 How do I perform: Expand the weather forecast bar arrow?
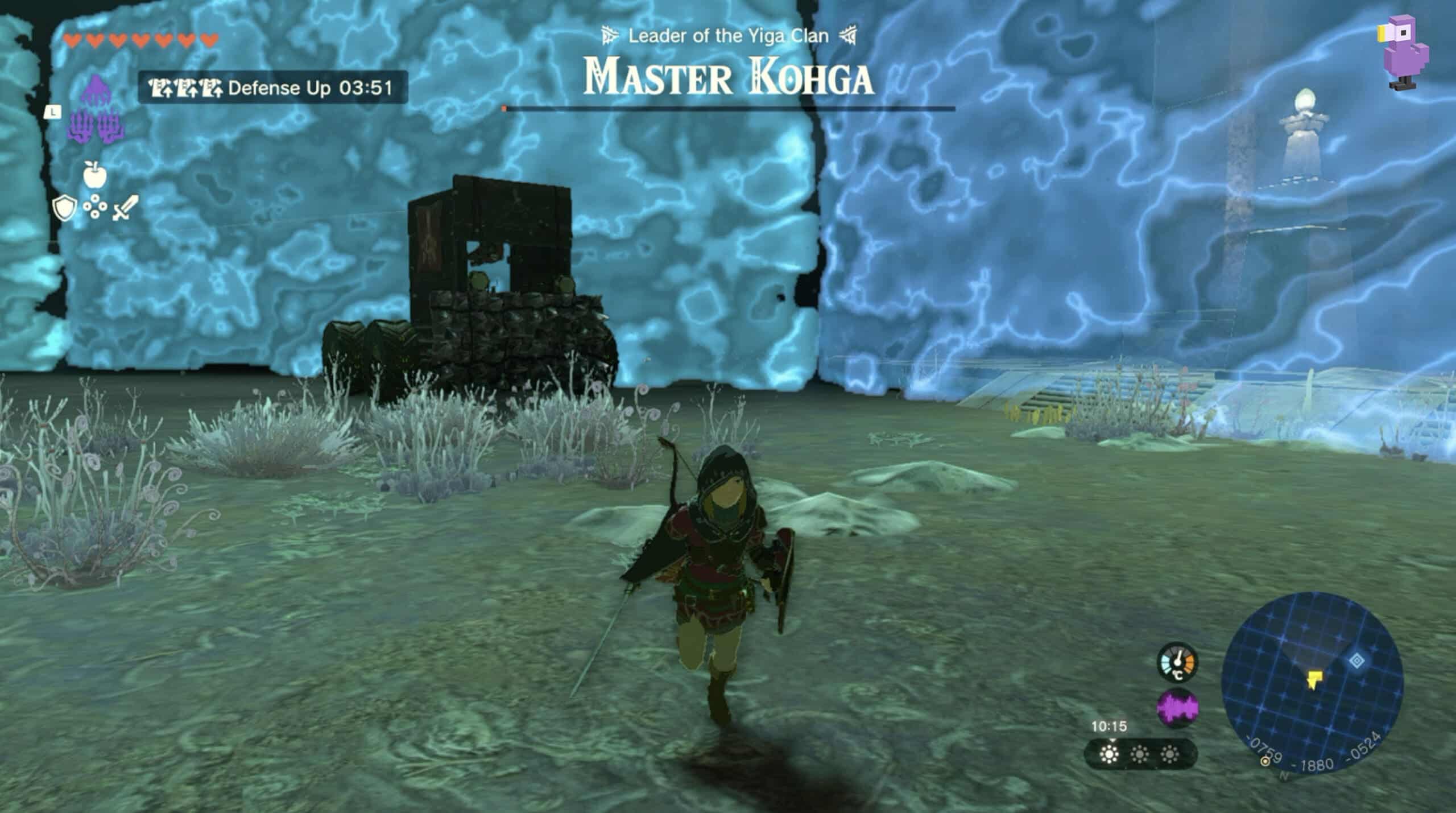click(x=1112, y=741)
